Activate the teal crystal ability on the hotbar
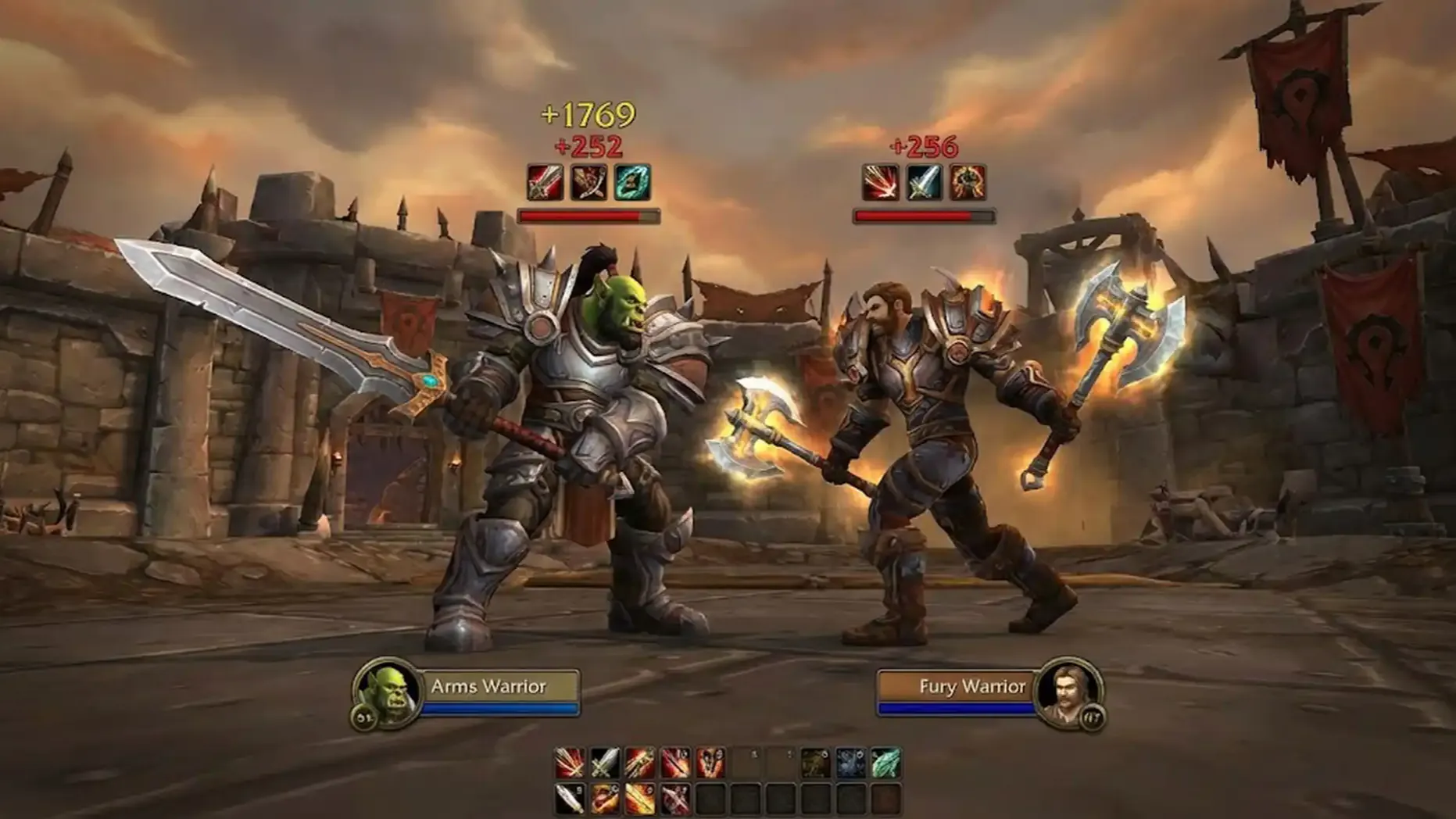The width and height of the screenshot is (1456, 819). [x=885, y=763]
